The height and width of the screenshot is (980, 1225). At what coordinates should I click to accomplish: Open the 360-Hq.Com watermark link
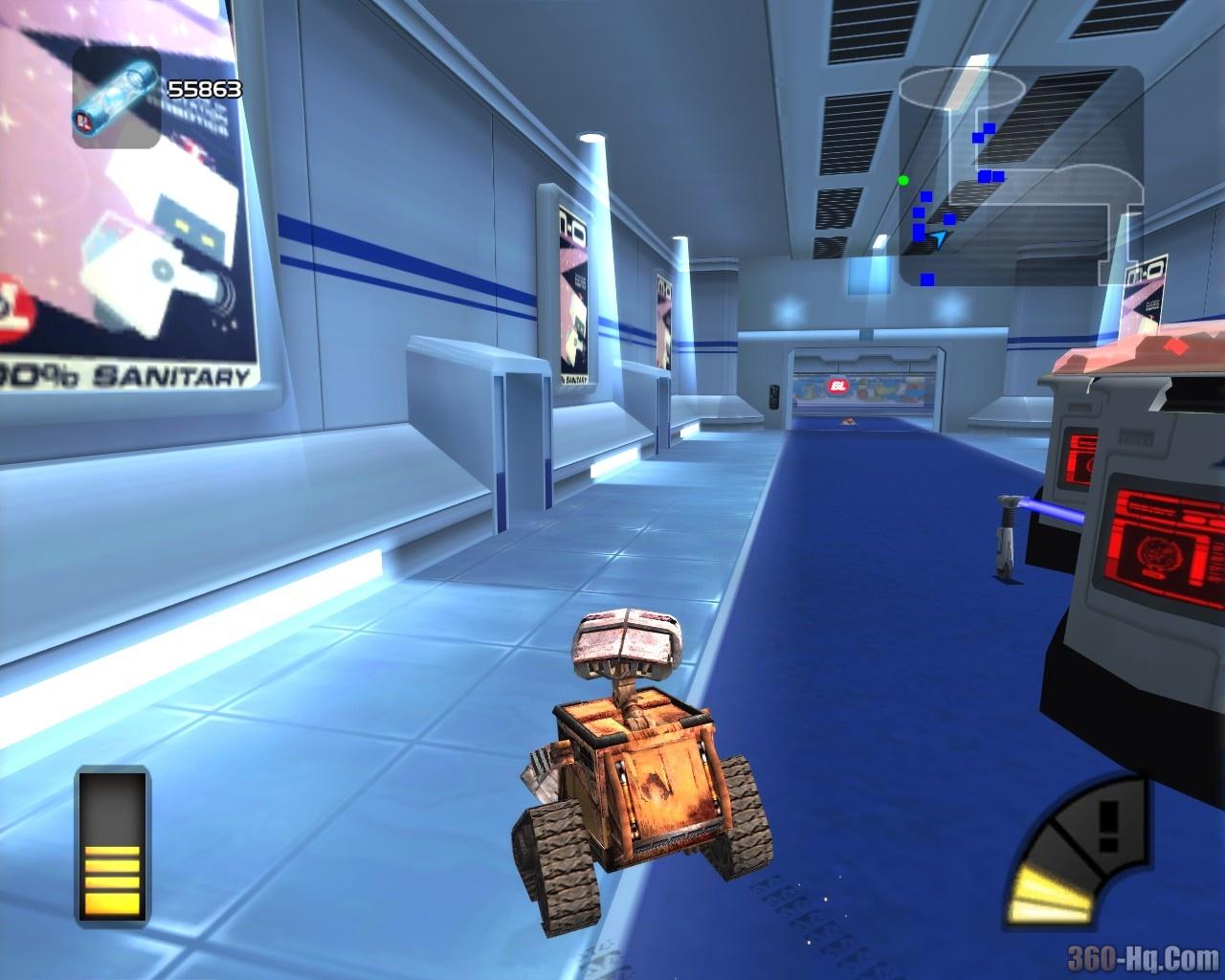[1142, 956]
